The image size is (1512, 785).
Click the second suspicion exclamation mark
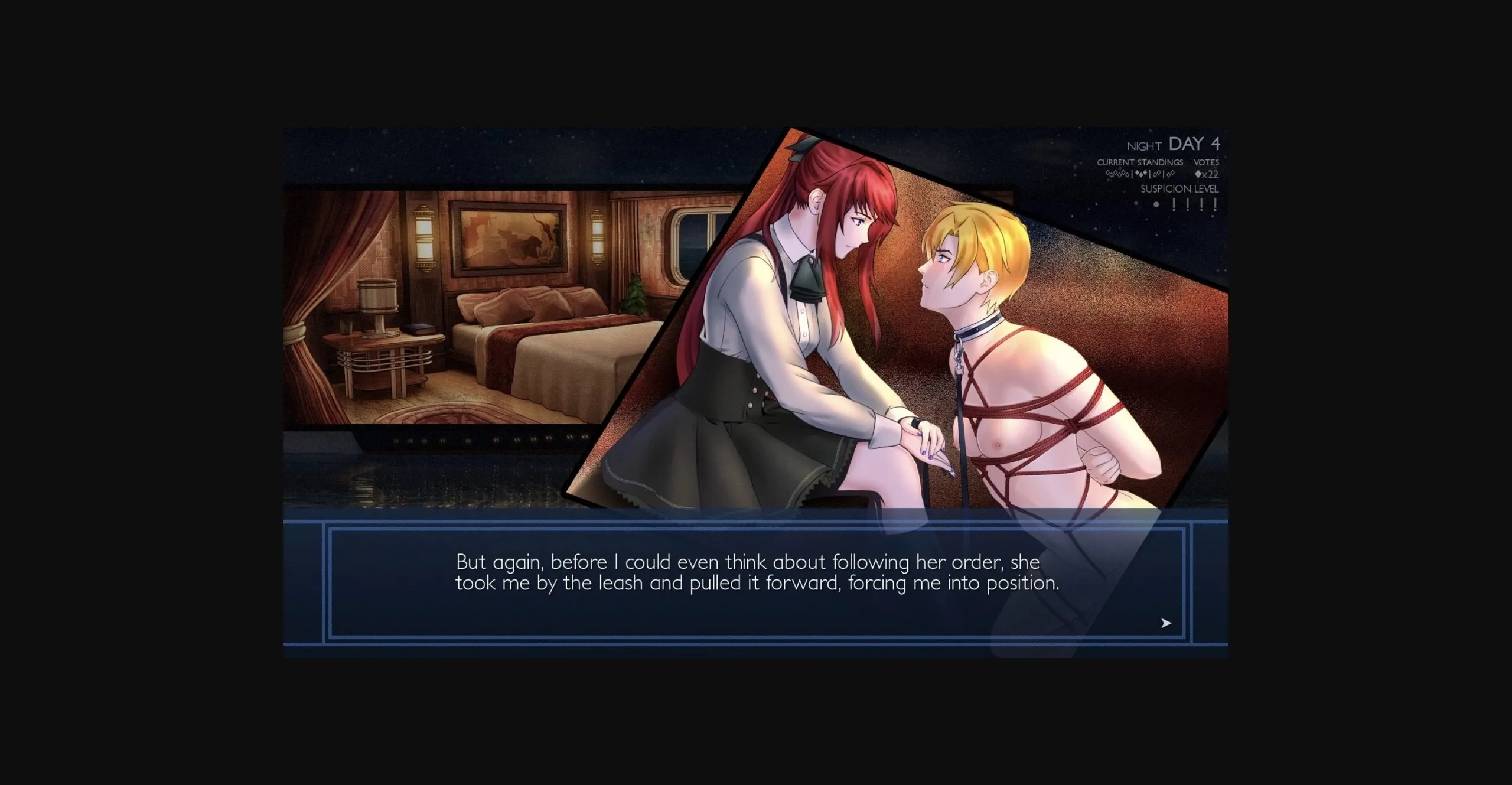tap(1188, 204)
